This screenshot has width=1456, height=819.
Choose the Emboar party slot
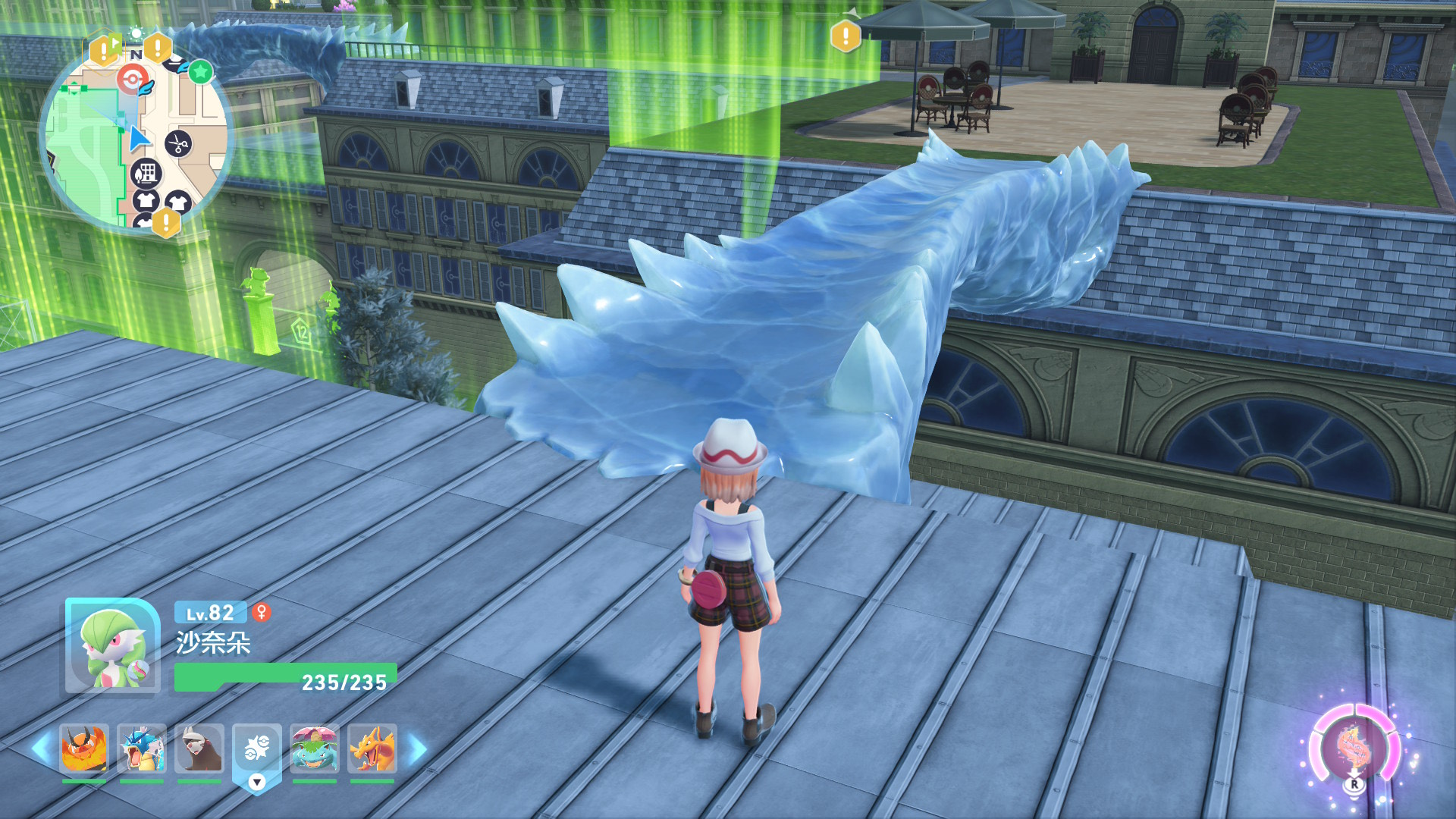[x=84, y=748]
